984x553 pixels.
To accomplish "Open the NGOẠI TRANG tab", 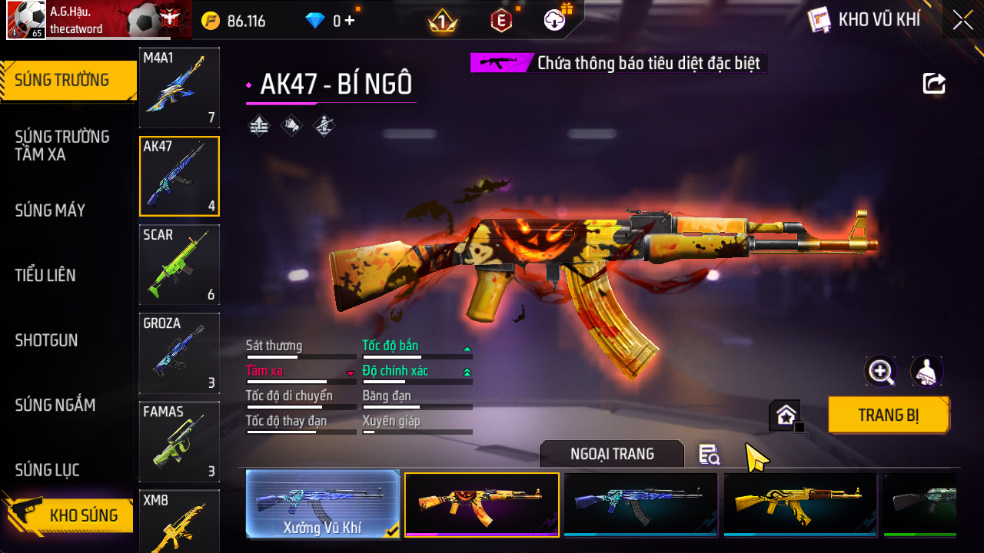I will 612,454.
